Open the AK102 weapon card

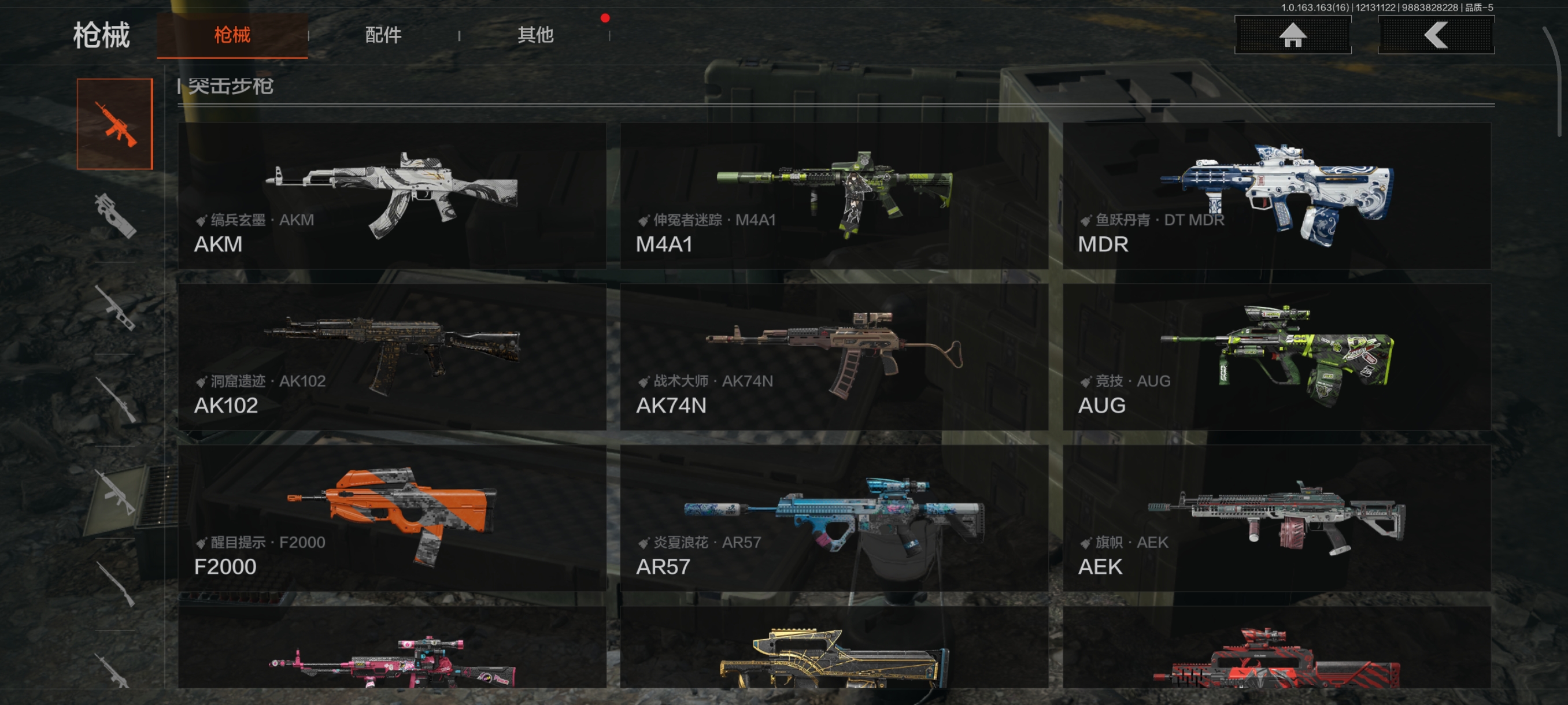[x=392, y=357]
